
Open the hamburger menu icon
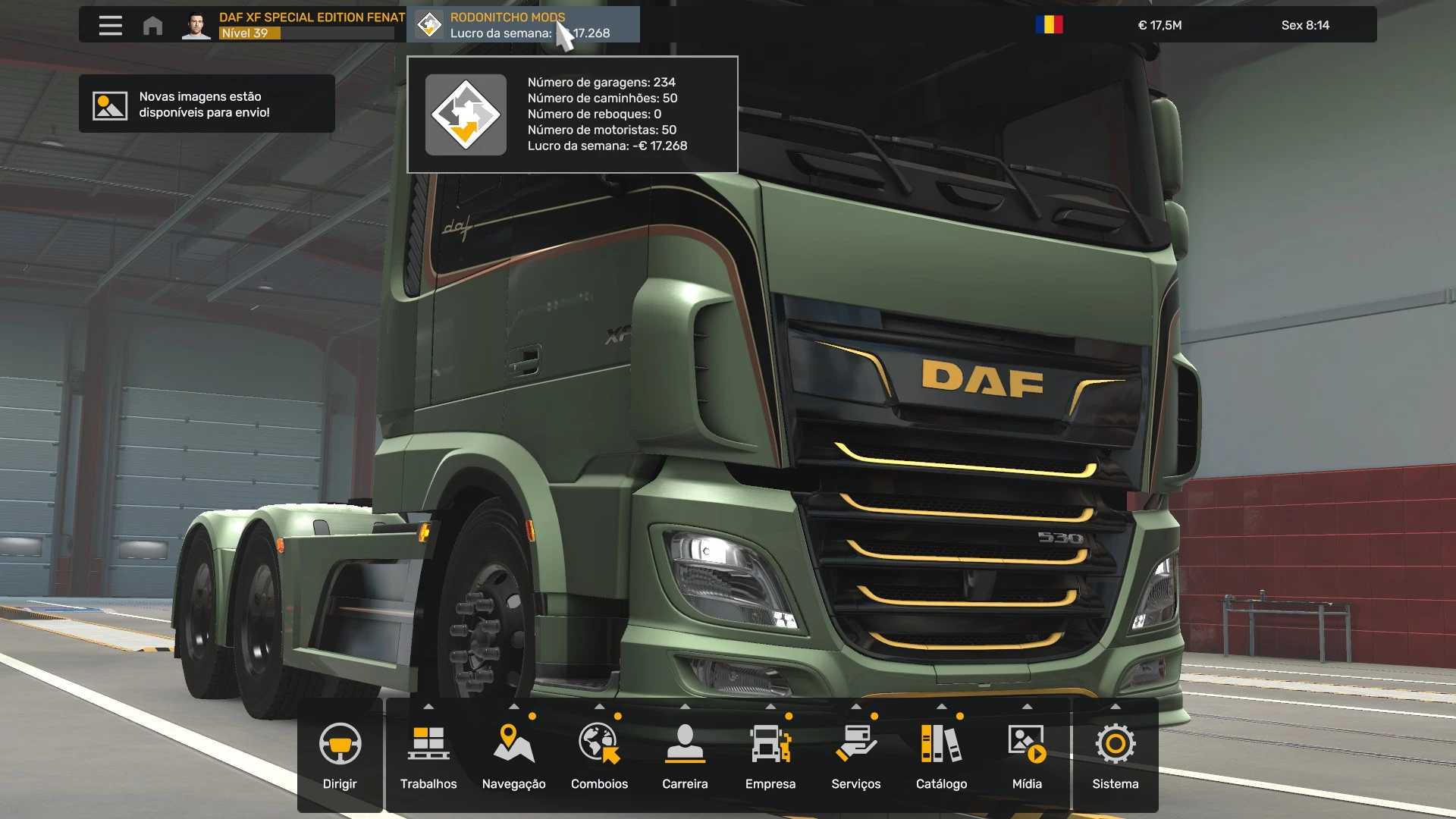point(110,25)
